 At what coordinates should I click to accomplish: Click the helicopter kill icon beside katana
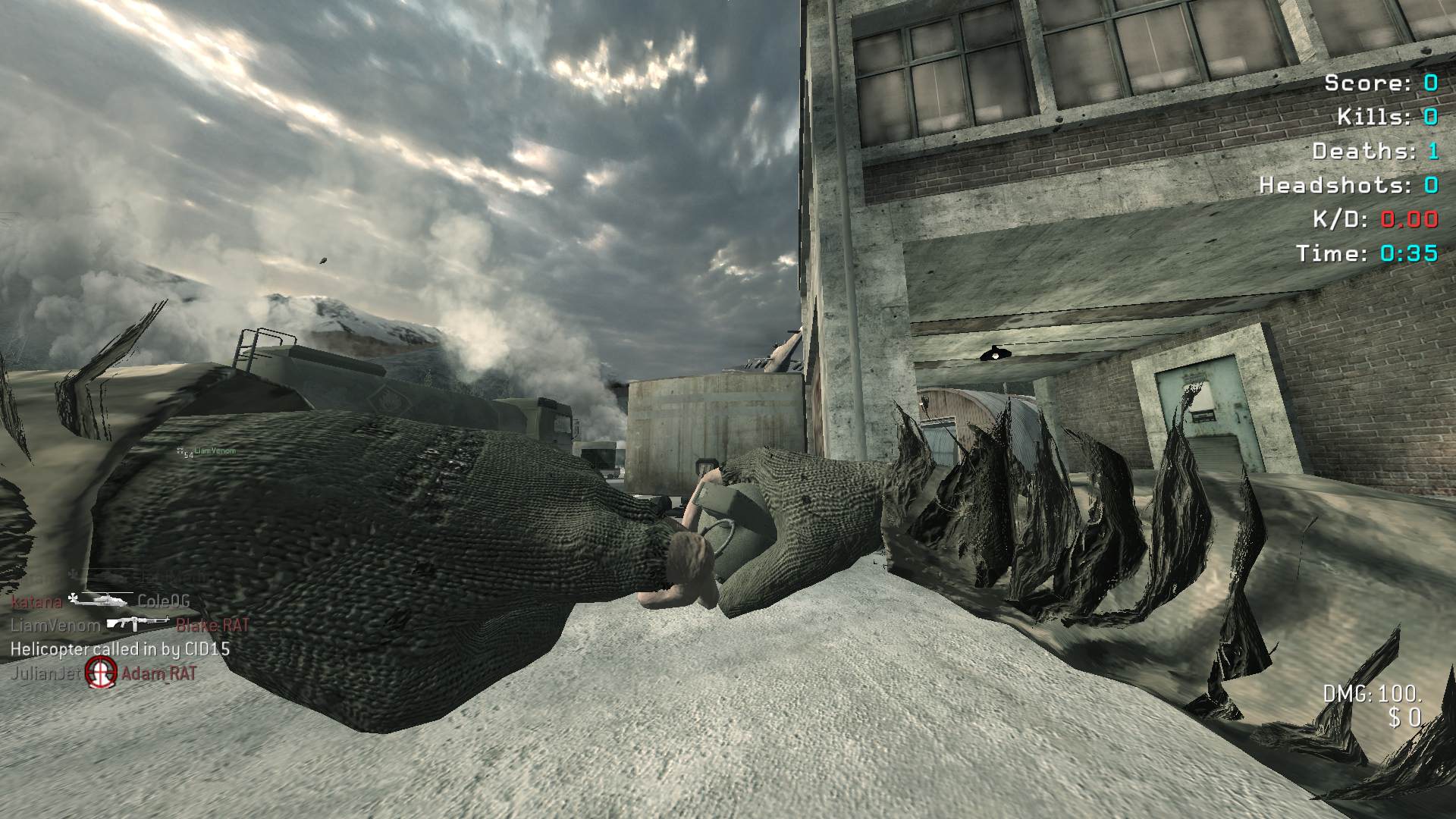[101, 600]
